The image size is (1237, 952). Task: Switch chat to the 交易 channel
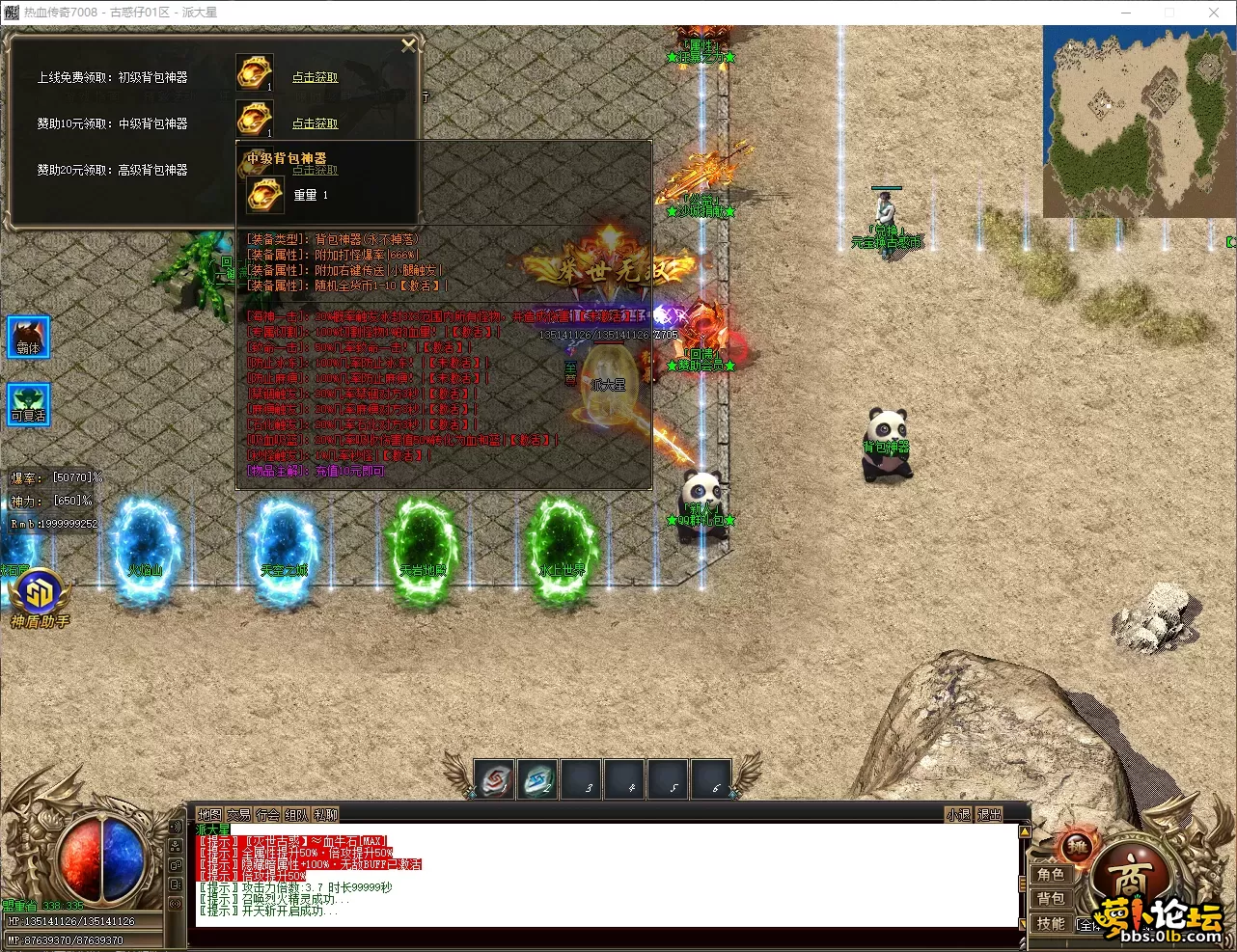coord(238,815)
